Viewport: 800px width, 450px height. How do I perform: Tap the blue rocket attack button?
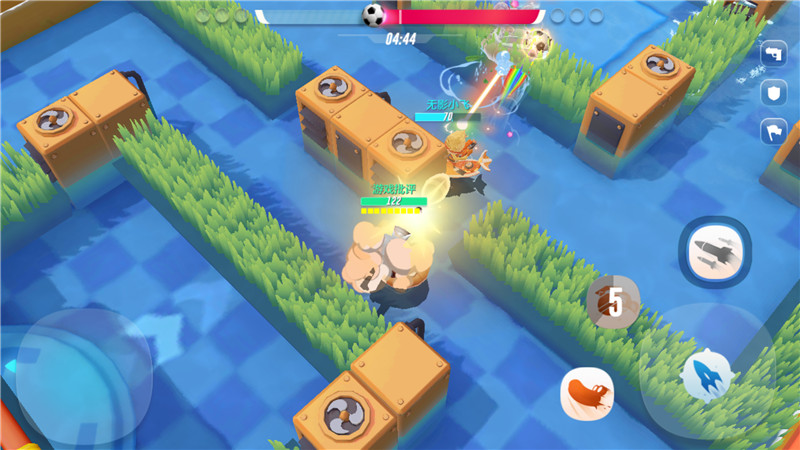(x=707, y=376)
